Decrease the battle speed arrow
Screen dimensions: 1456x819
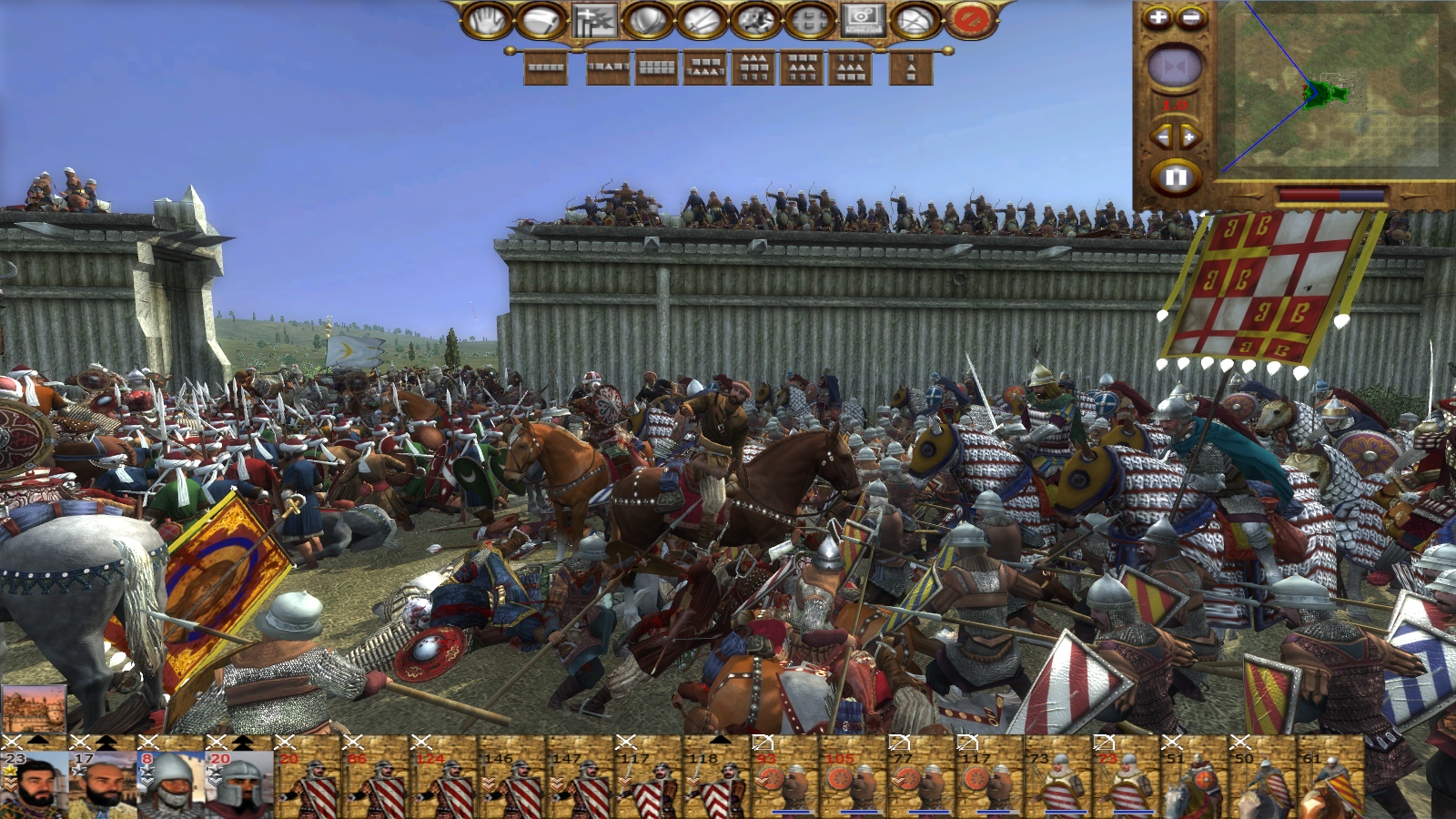(1161, 137)
